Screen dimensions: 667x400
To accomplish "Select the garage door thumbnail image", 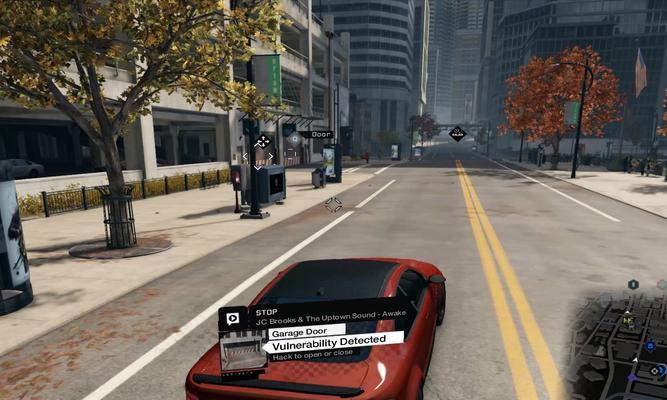I will click(x=241, y=354).
